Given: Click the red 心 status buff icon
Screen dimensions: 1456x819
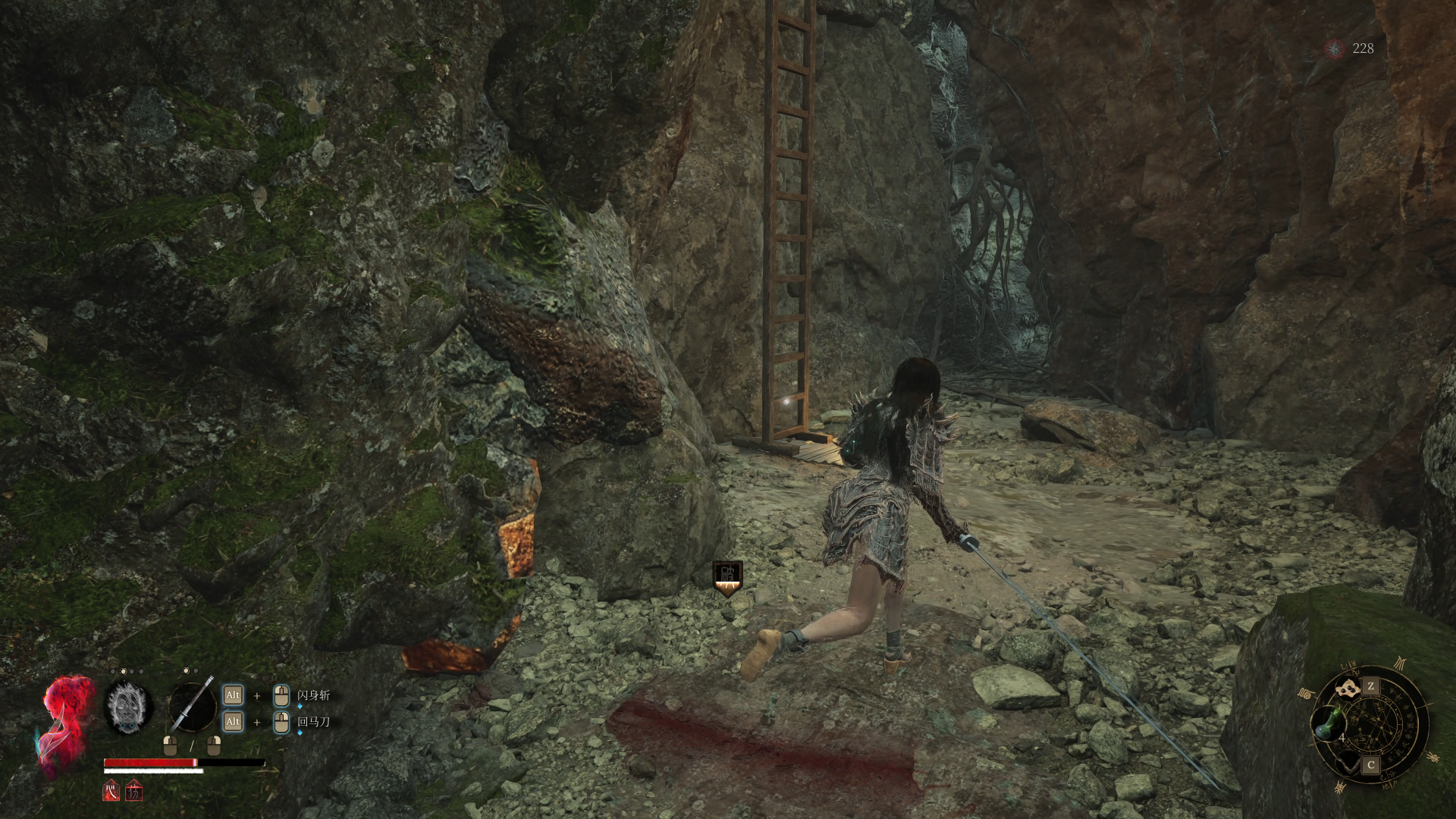Looking at the screenshot, I should (111, 791).
